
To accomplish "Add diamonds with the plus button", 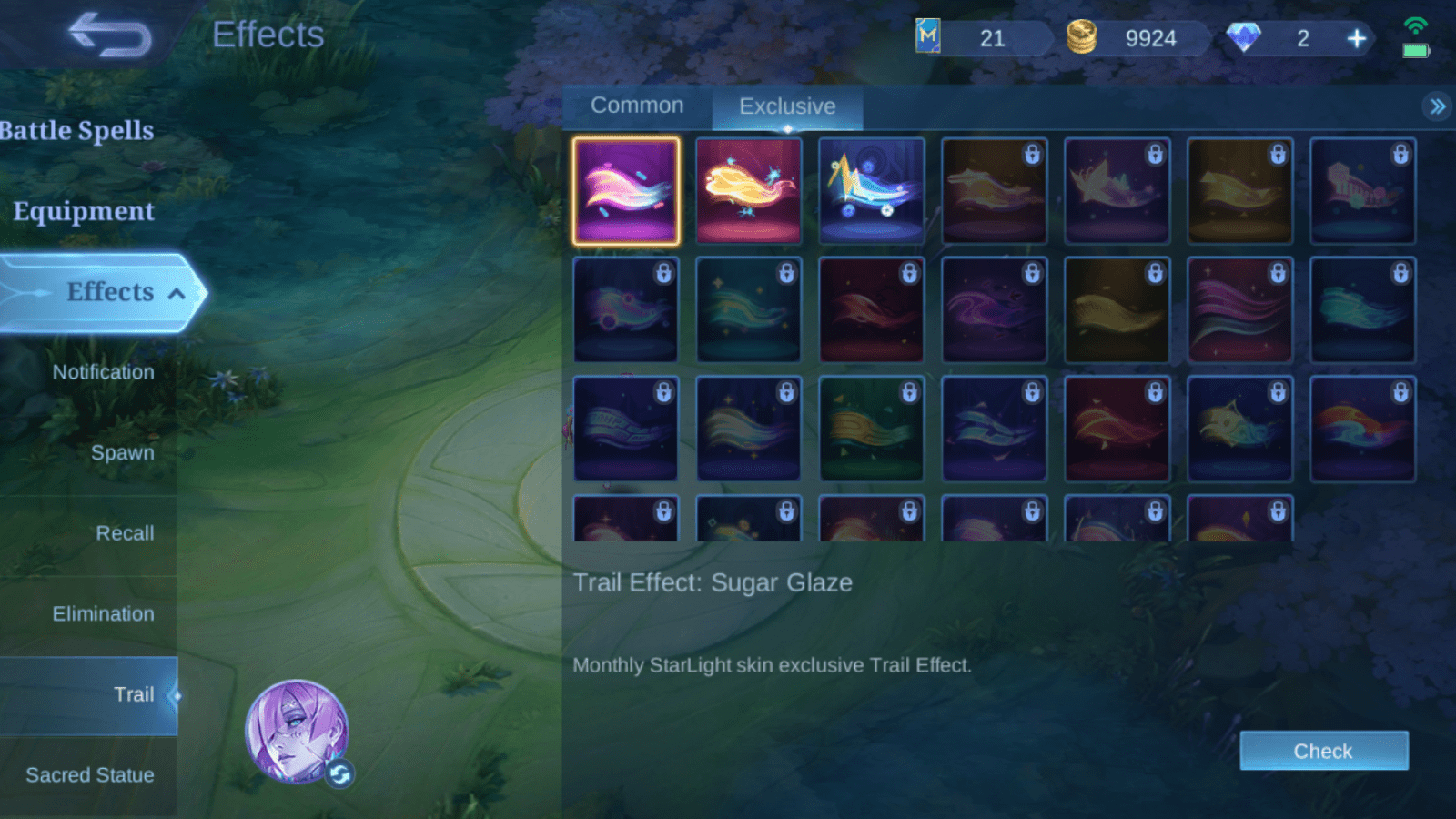I will tap(1357, 38).
